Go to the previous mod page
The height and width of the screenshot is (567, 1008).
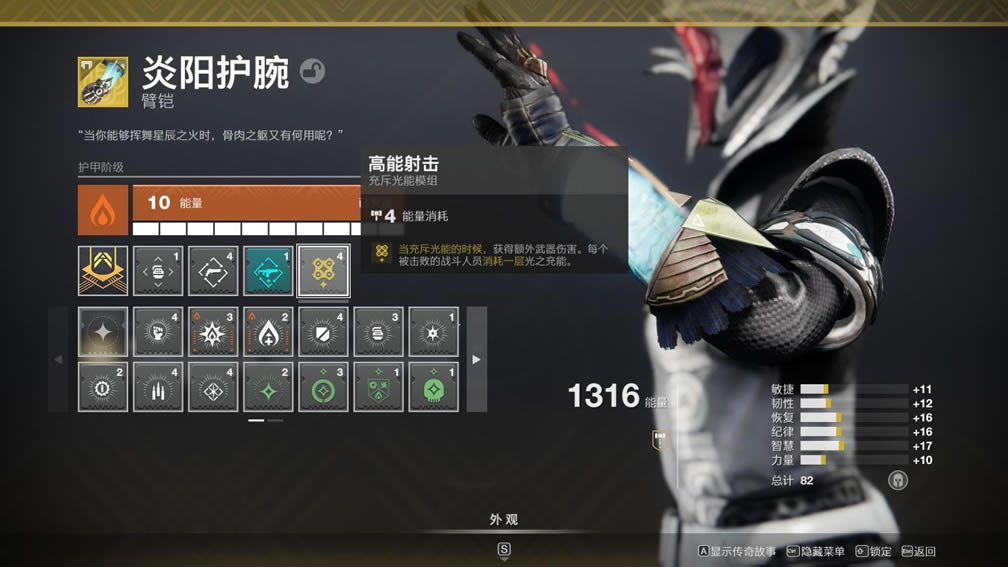click(58, 359)
